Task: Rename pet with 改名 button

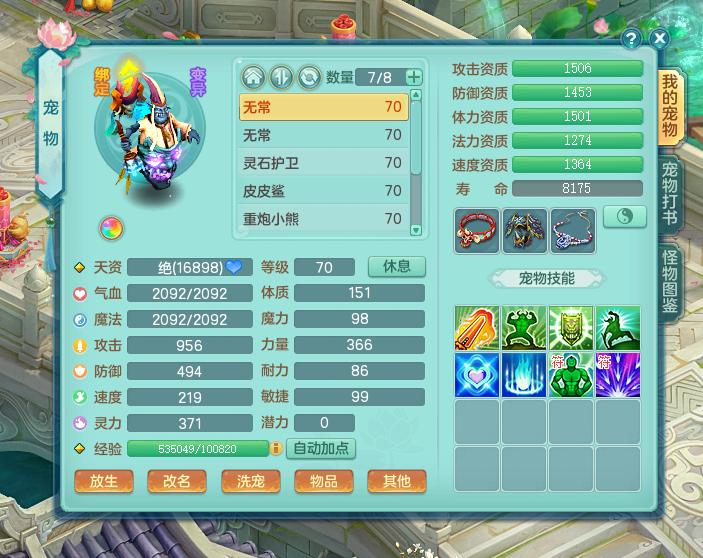Action: coord(177,481)
